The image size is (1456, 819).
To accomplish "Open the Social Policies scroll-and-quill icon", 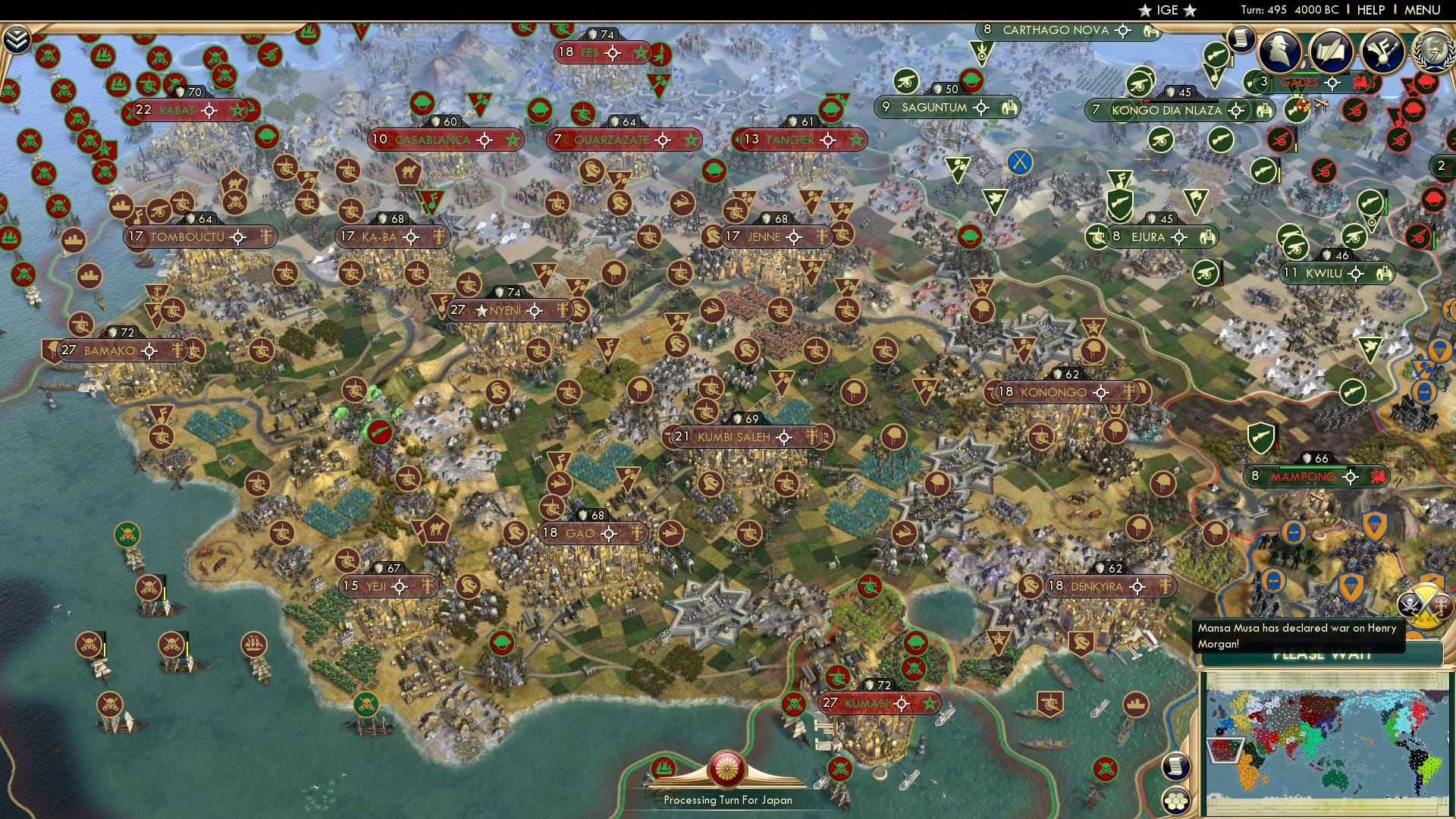I will tap(1332, 52).
